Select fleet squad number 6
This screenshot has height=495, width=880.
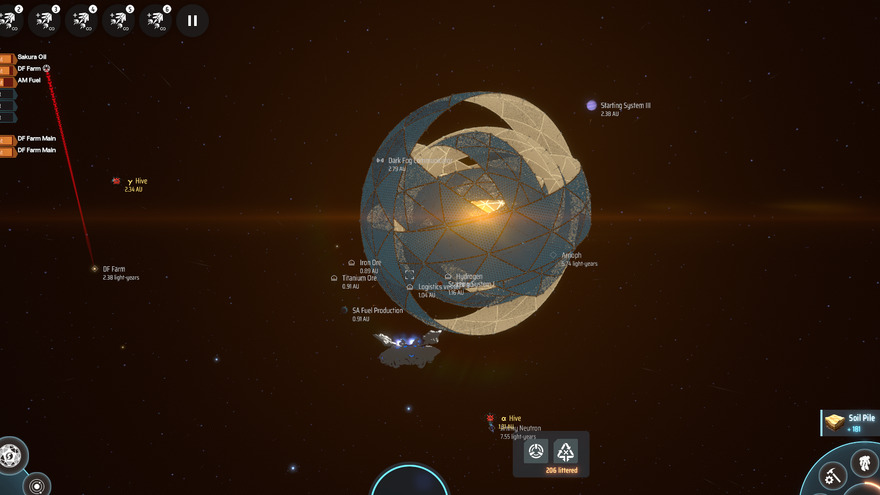156,20
